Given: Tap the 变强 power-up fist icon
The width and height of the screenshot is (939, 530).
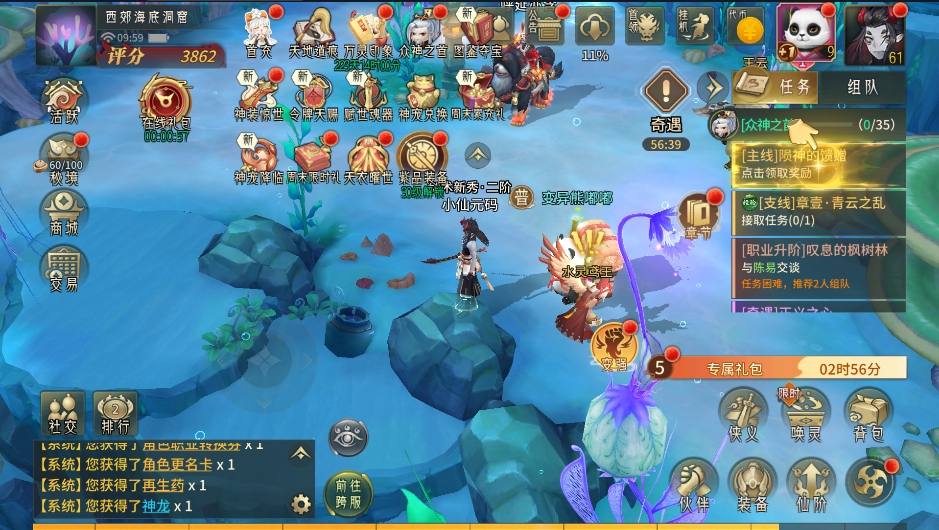Looking at the screenshot, I should [612, 346].
